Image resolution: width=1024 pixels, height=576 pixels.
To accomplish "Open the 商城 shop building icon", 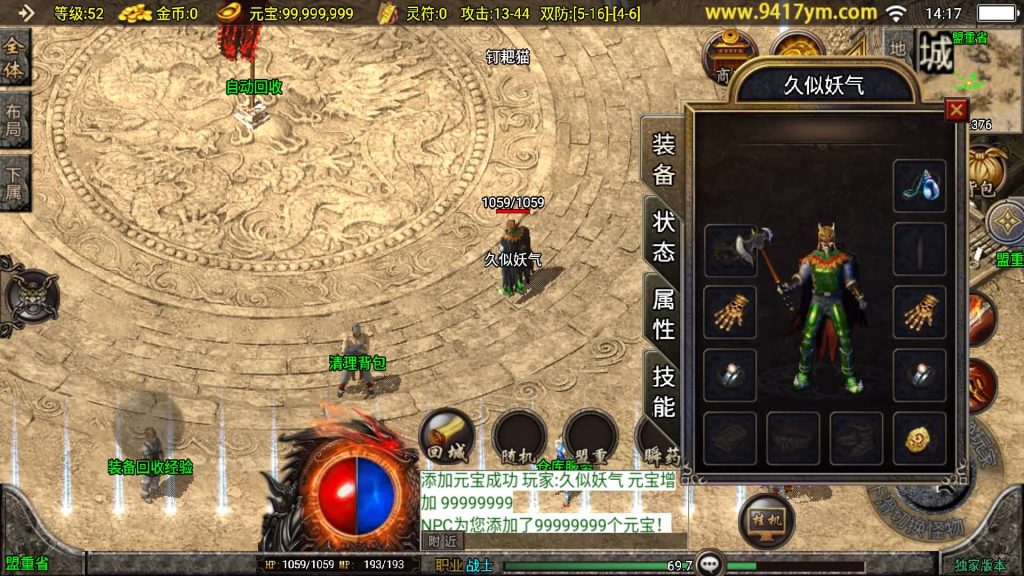I will [x=726, y=57].
